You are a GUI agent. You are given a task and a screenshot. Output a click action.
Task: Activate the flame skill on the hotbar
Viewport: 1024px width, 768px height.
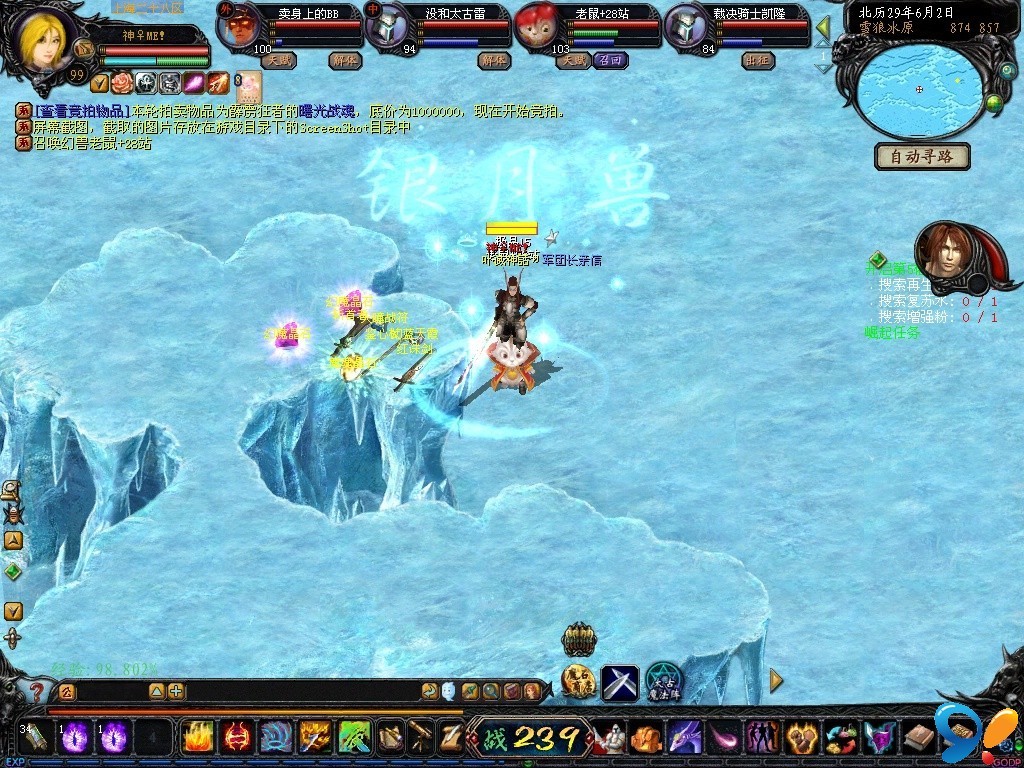197,738
